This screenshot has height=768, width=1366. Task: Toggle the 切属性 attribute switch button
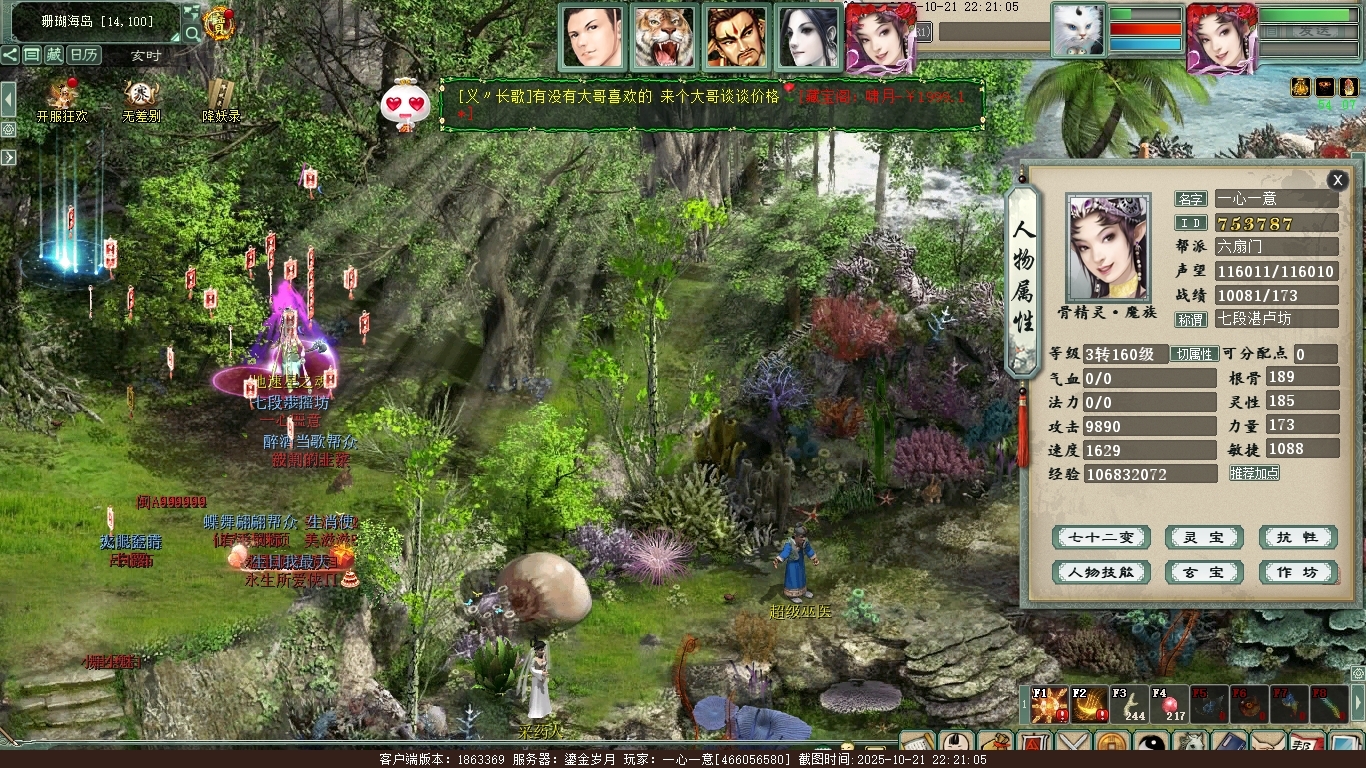tap(1194, 354)
